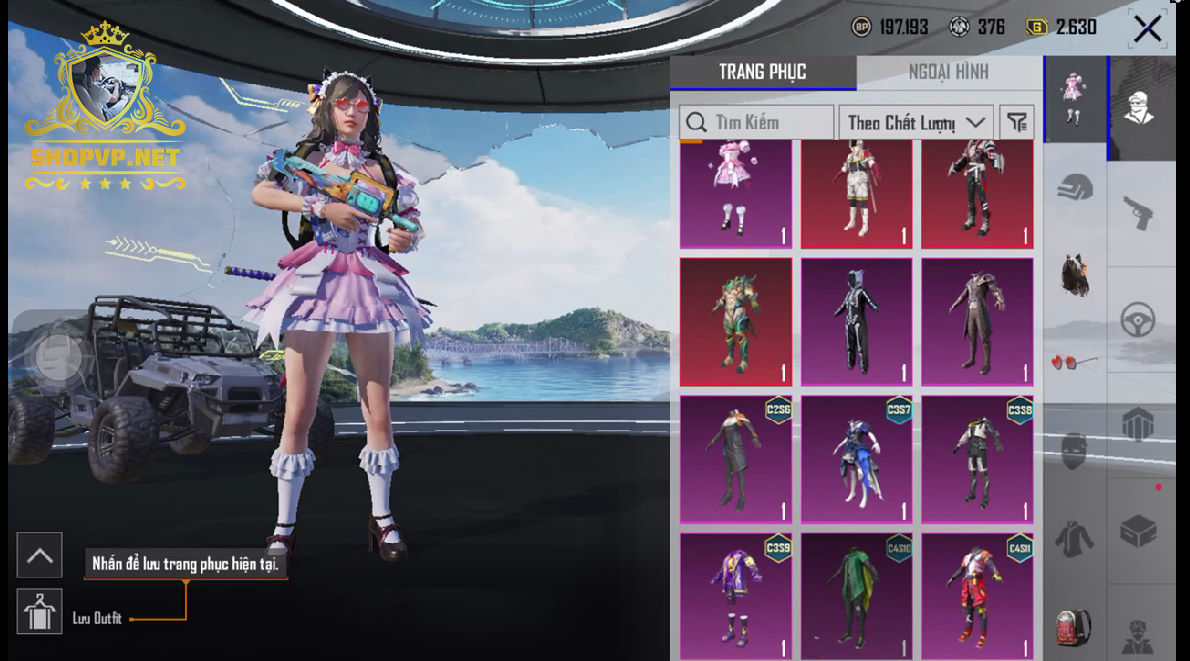
Task: Select the C3S7 blue dress outfit
Action: click(856, 458)
